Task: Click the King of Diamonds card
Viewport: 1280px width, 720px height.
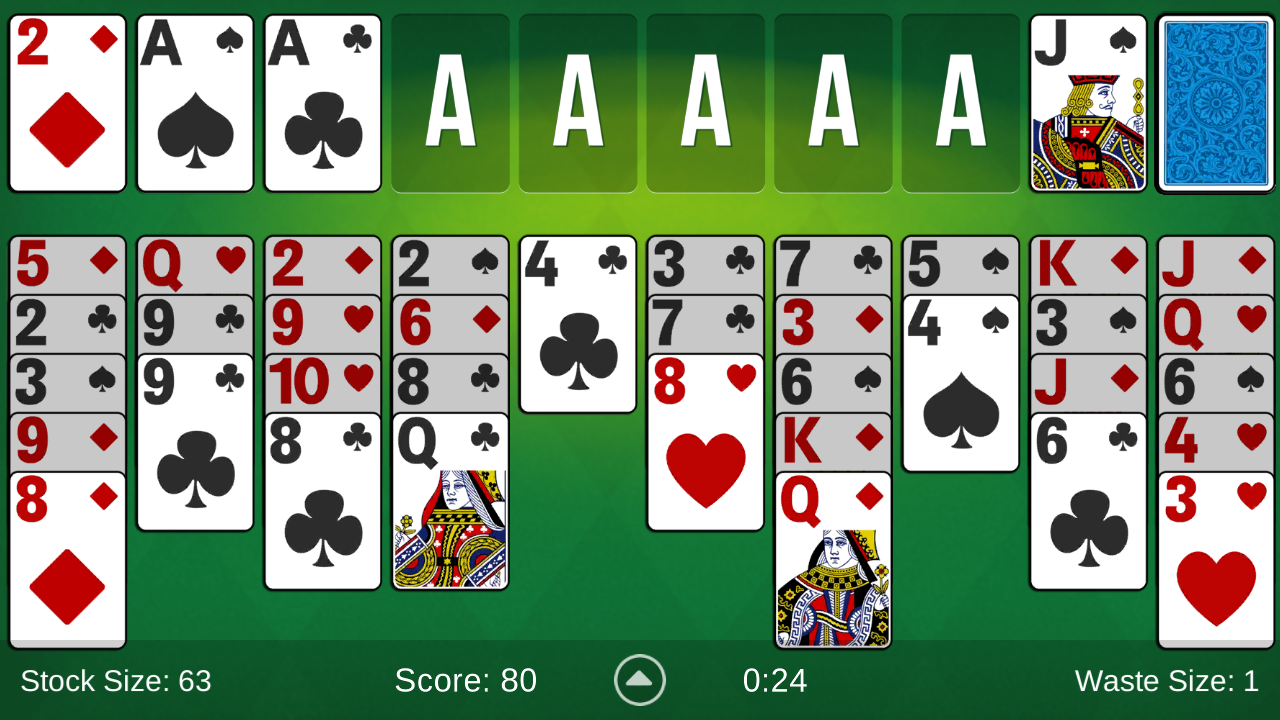Action: point(1088,263)
